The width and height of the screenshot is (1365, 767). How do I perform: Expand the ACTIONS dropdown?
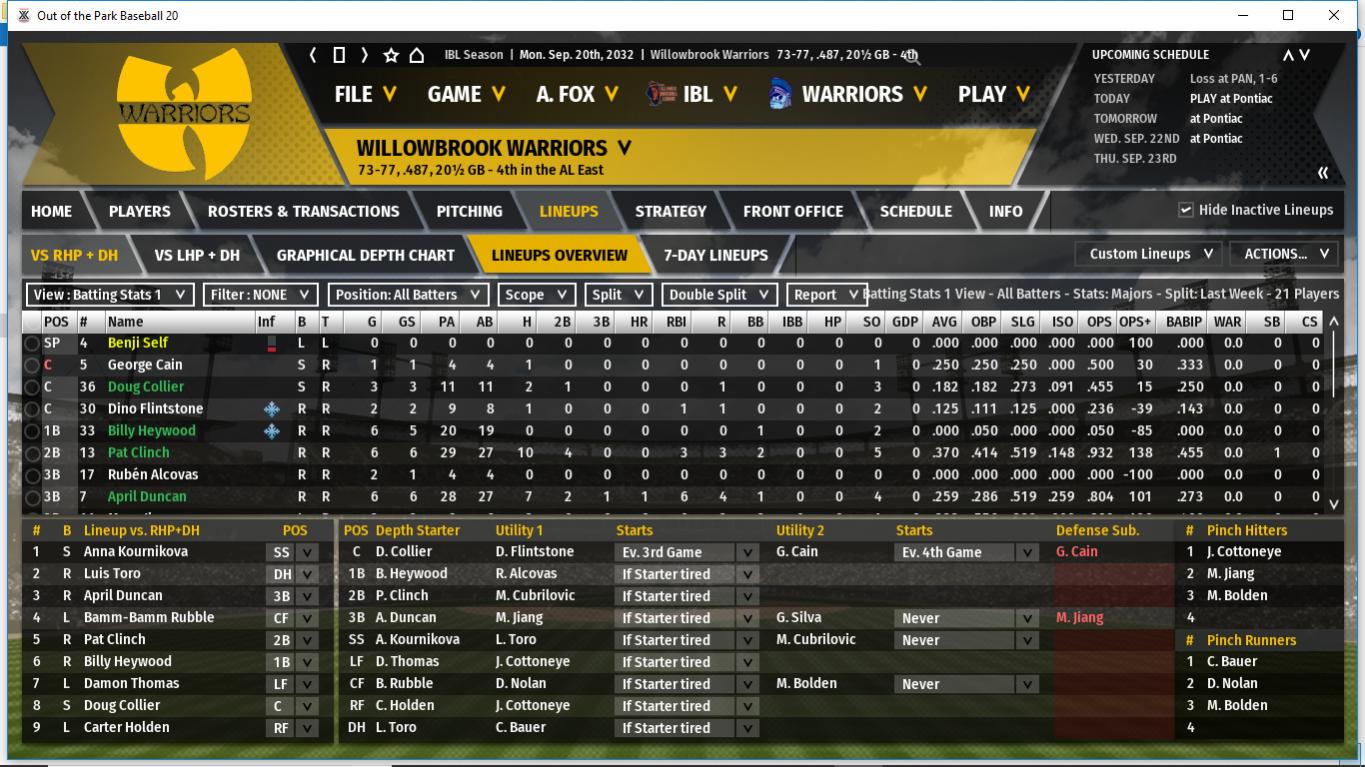[1284, 254]
